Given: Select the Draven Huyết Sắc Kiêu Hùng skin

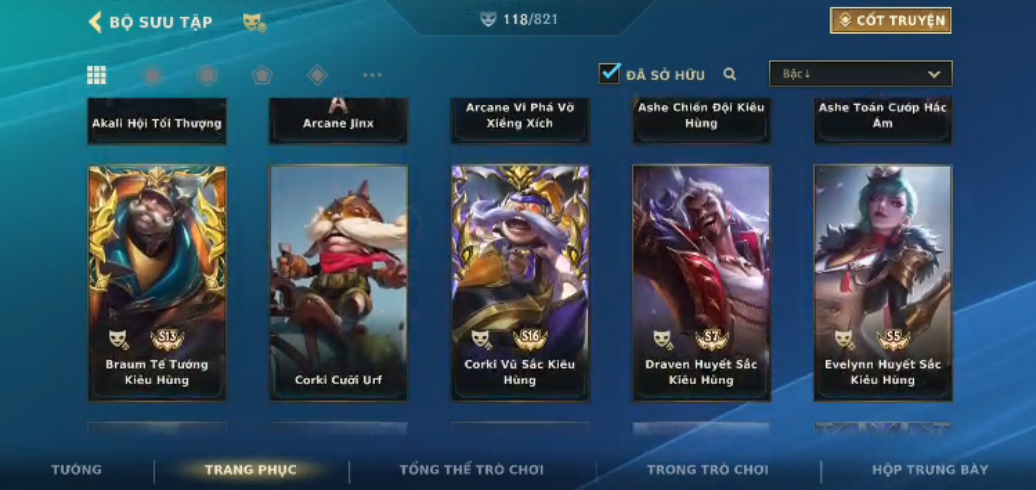Looking at the screenshot, I should point(701,283).
